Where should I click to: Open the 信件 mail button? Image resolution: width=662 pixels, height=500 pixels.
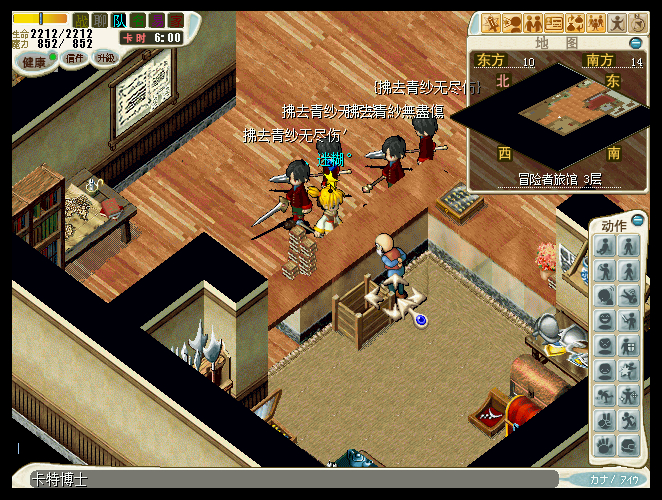[75, 59]
